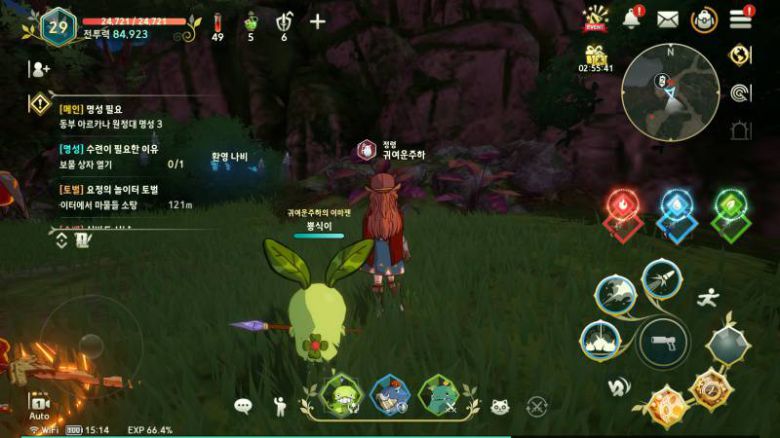Use the red health potion
This screenshot has height=438, width=780.
217,21
